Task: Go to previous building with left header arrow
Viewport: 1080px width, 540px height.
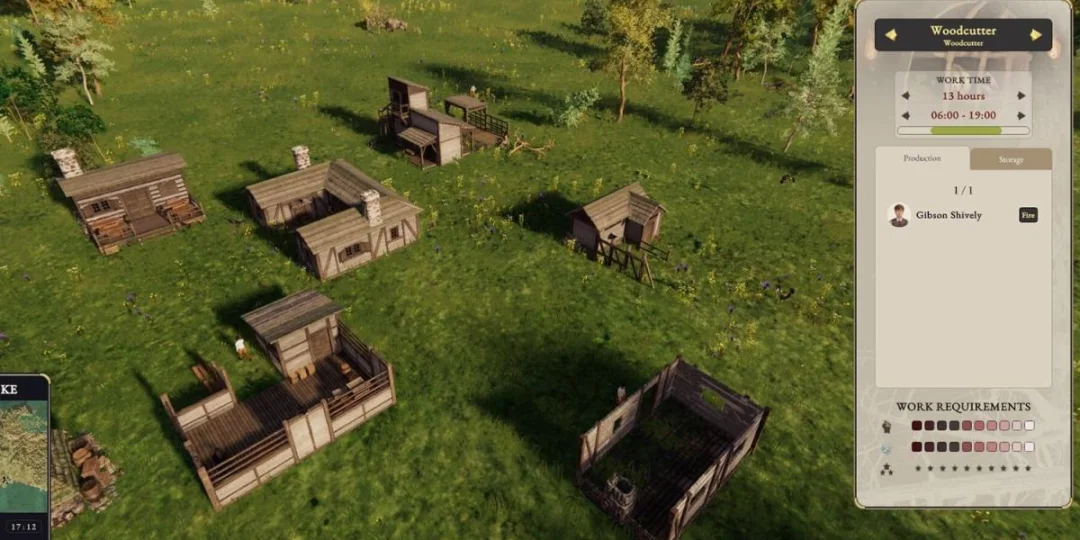Action: tap(890, 35)
